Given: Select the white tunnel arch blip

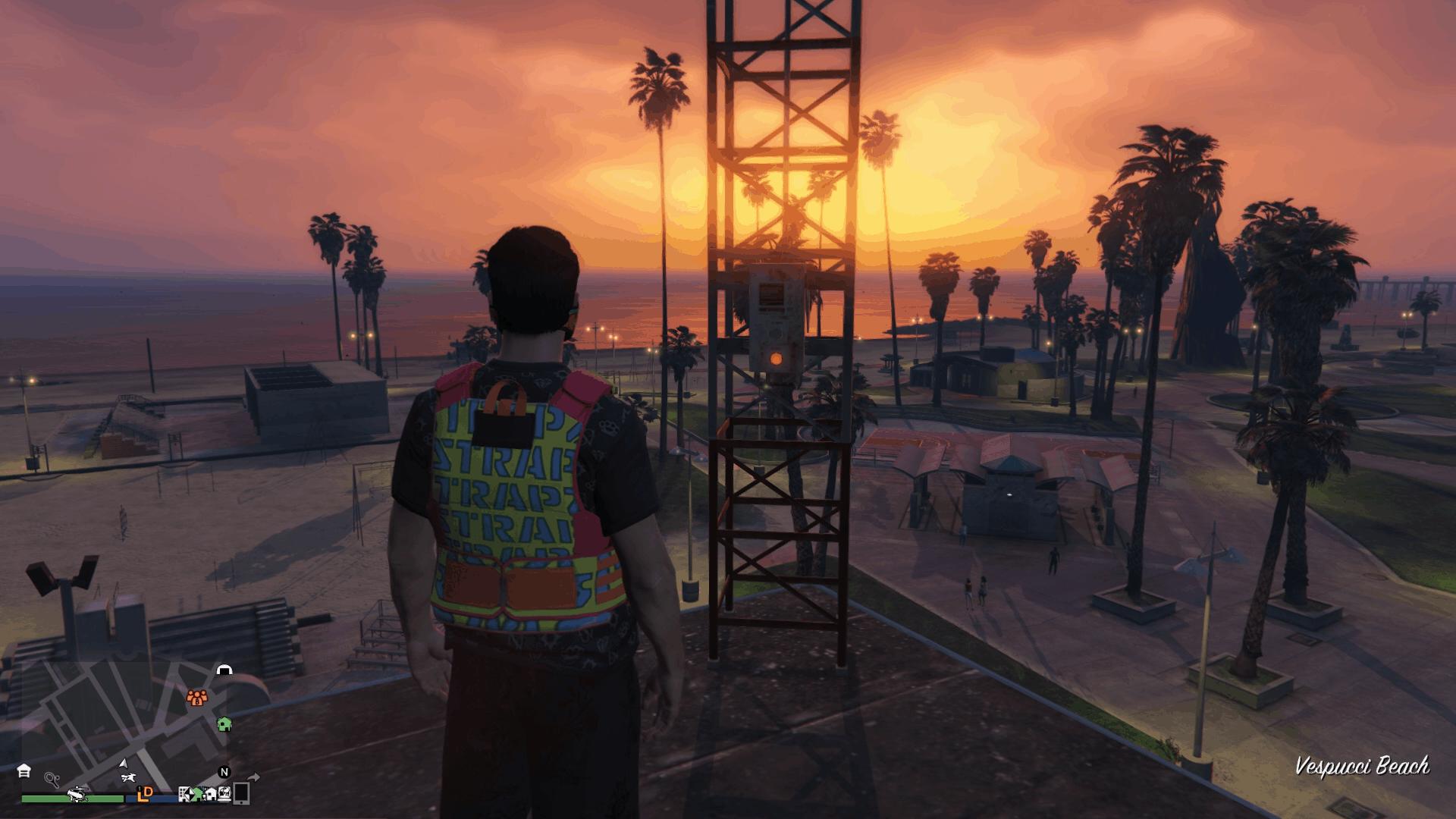Looking at the screenshot, I should tap(224, 670).
